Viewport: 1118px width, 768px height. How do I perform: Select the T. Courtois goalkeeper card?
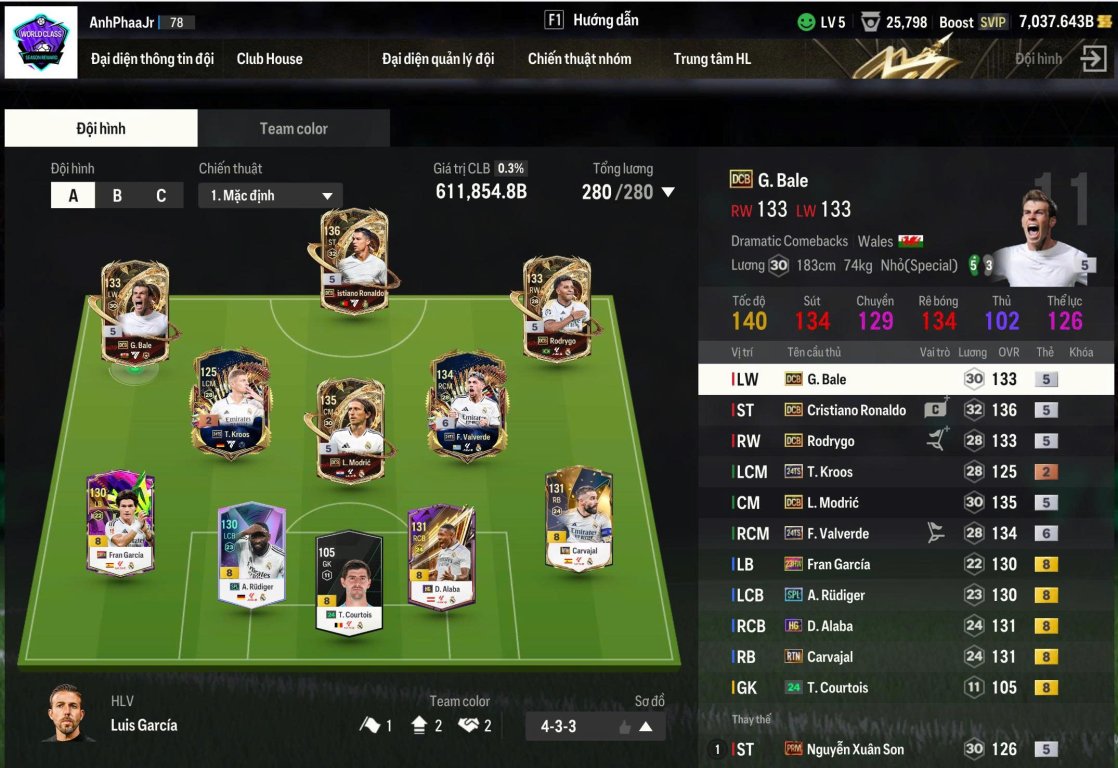coord(349,580)
